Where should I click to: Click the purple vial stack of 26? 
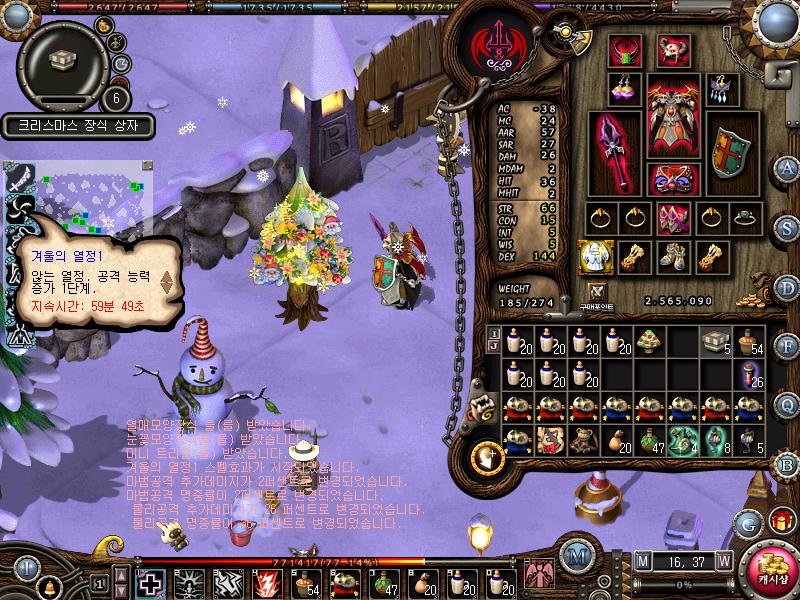click(x=749, y=374)
